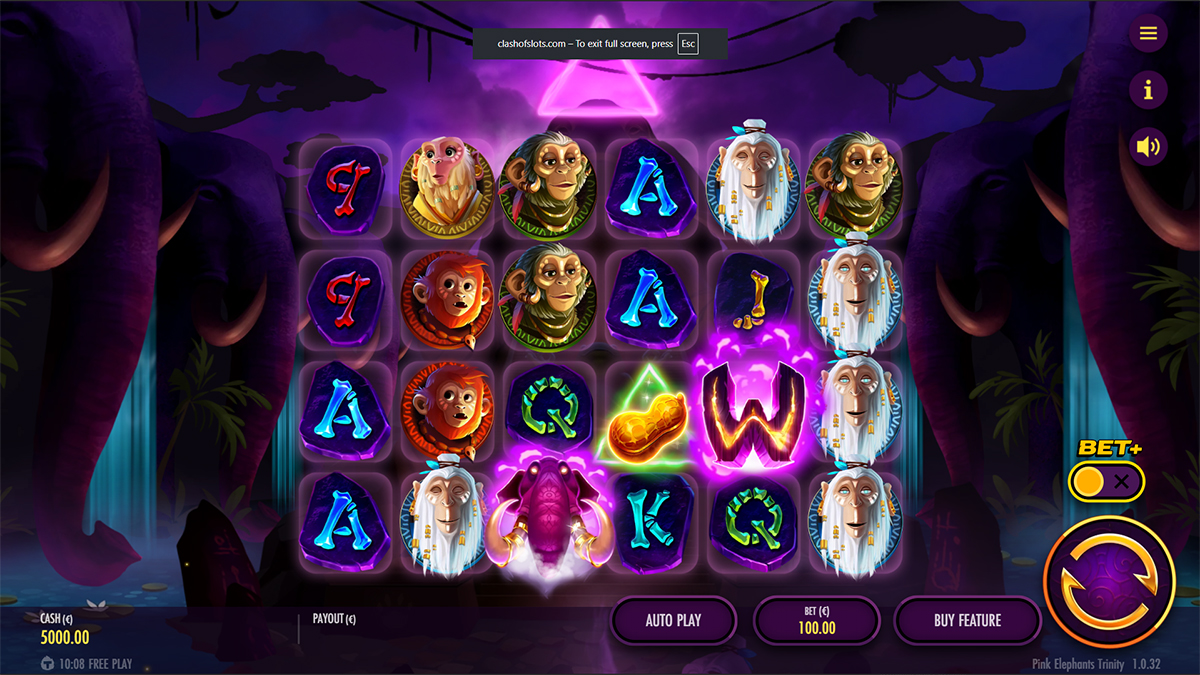Screen dimensions: 1200x675
Task: Show the game info paytable
Action: (x=1148, y=91)
